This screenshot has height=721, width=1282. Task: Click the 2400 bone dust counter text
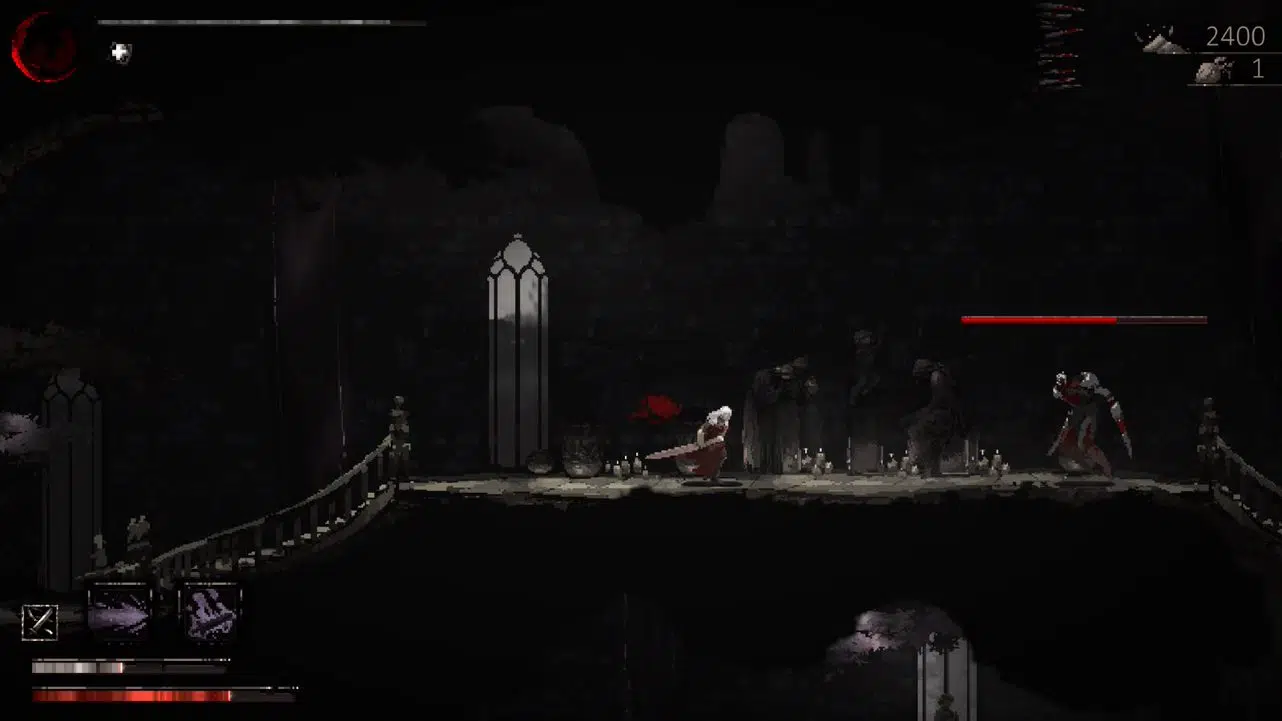coord(1236,37)
